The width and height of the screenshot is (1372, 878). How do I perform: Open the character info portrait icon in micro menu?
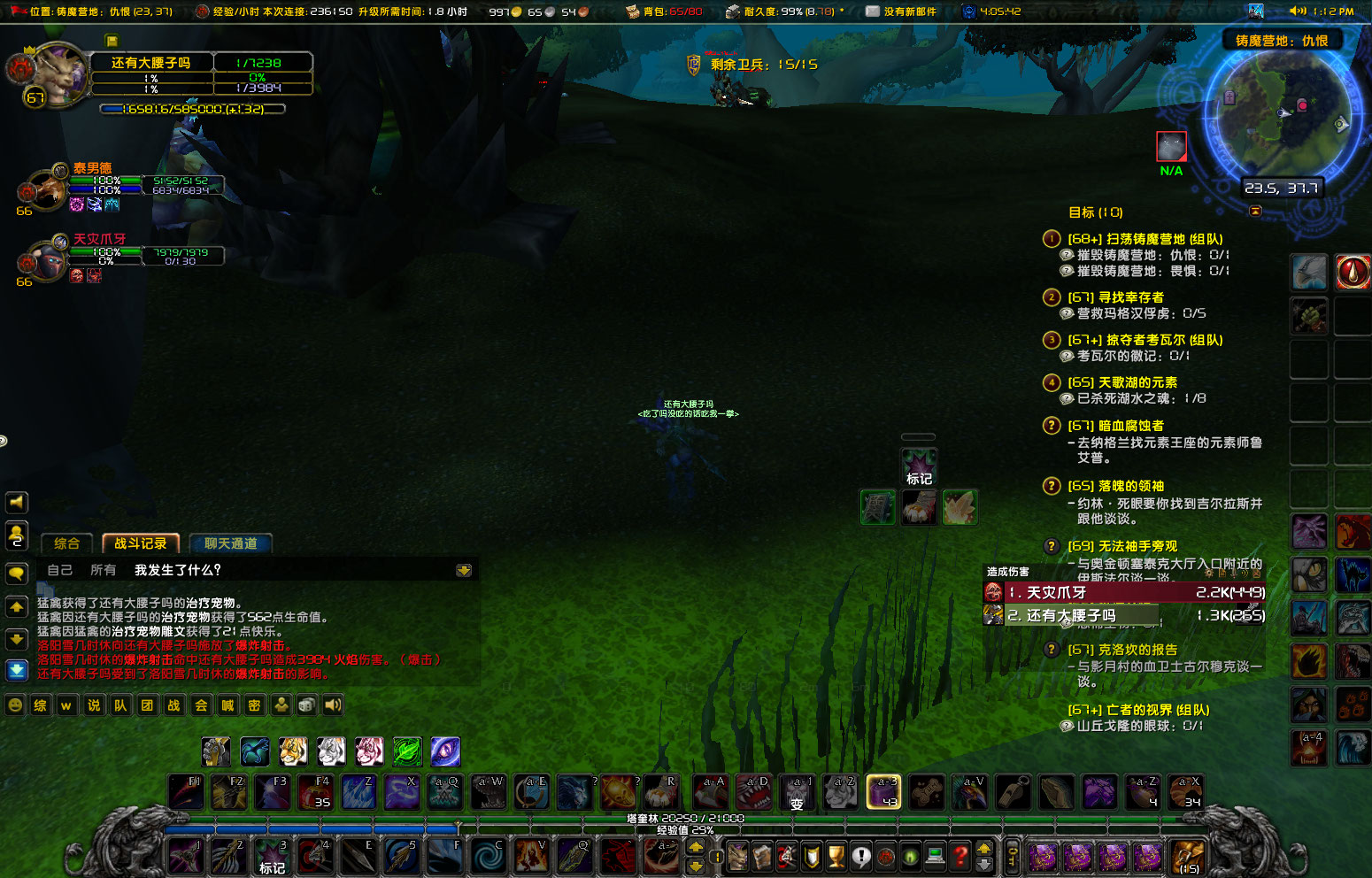pyautogui.click(x=737, y=856)
